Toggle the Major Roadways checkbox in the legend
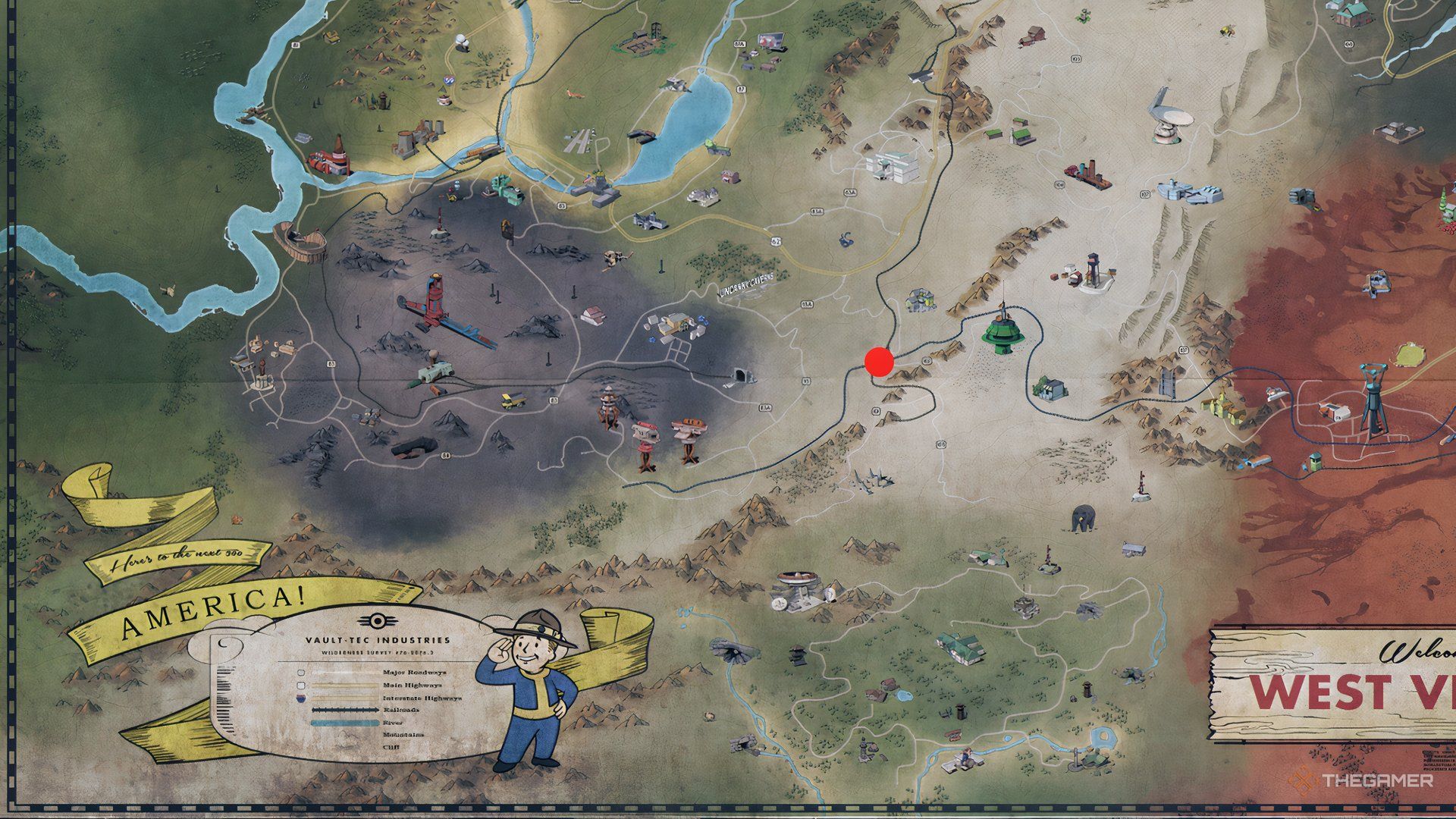 tap(301, 673)
